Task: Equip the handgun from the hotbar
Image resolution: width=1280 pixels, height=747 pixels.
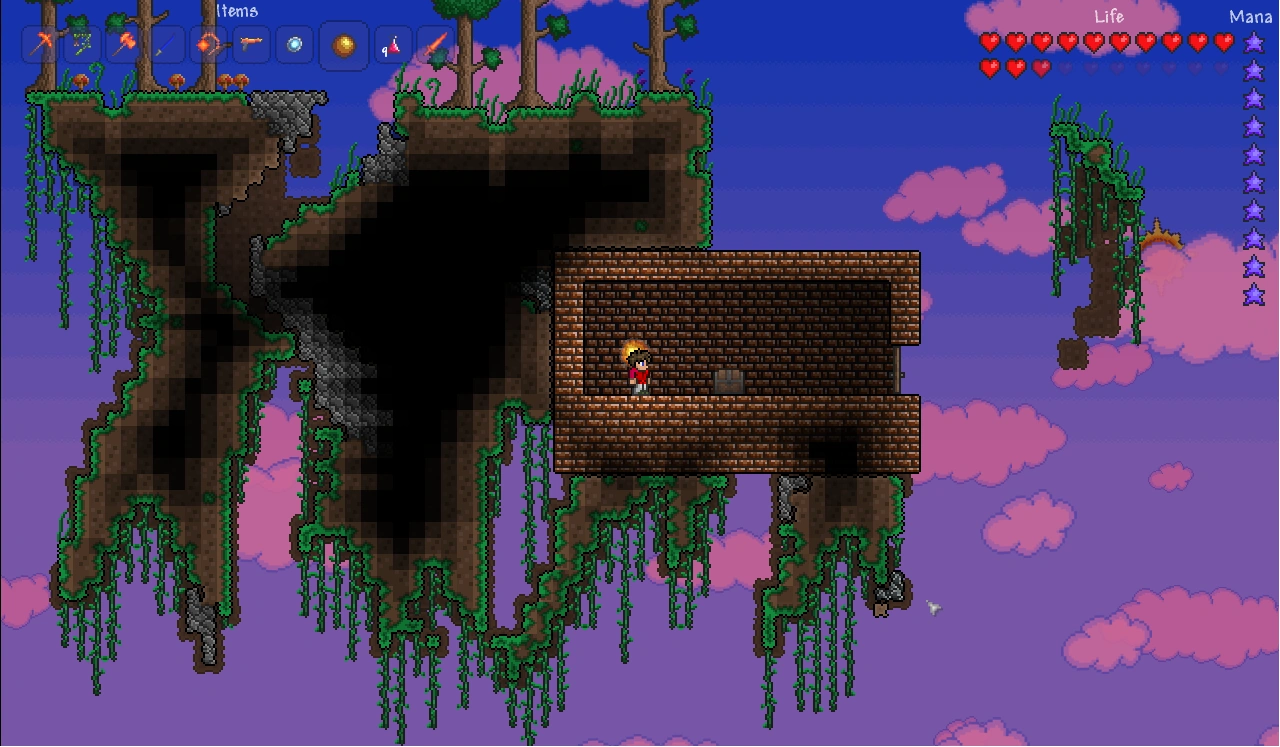Action: pos(252,45)
